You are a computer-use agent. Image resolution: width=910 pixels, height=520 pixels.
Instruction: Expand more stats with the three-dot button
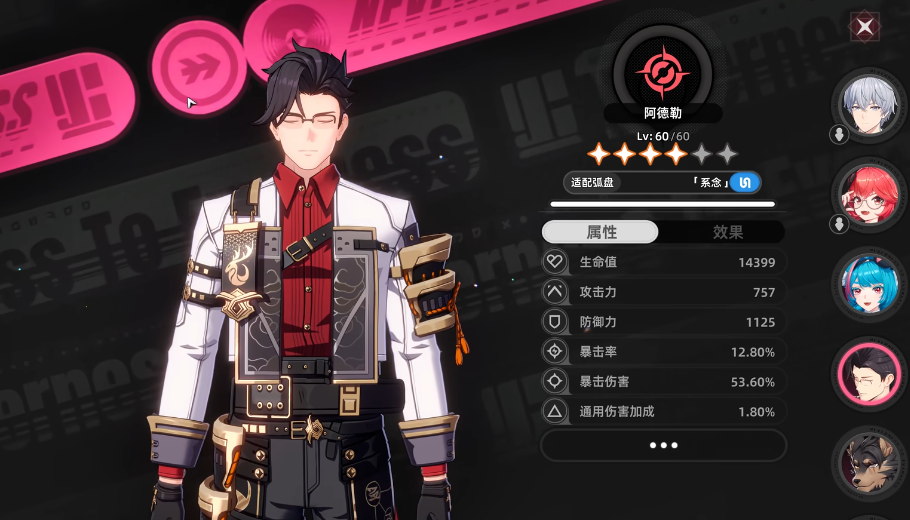[663, 445]
